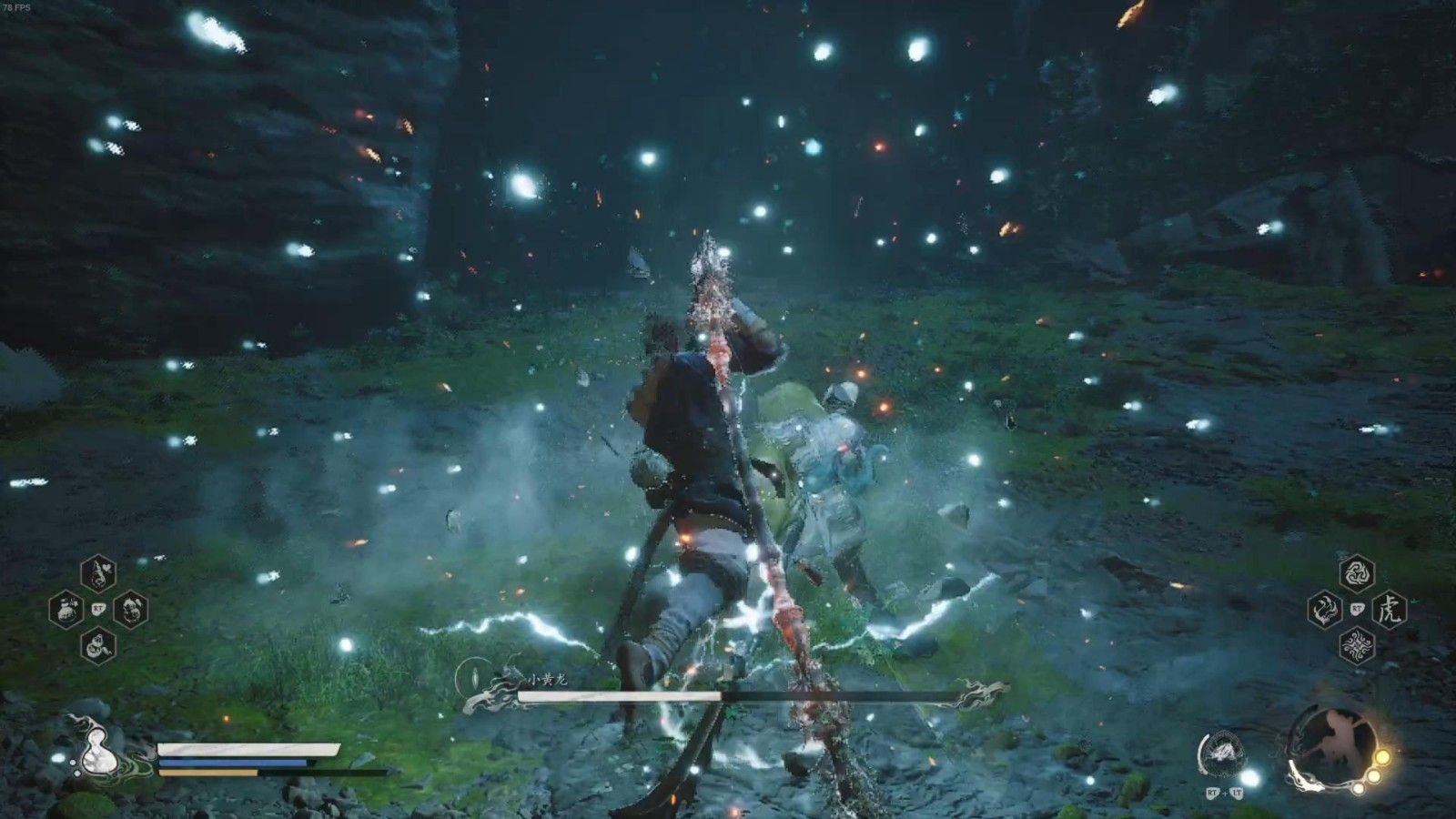Select the round pot item with sparkles
1456x819 pixels.
pos(66,609)
